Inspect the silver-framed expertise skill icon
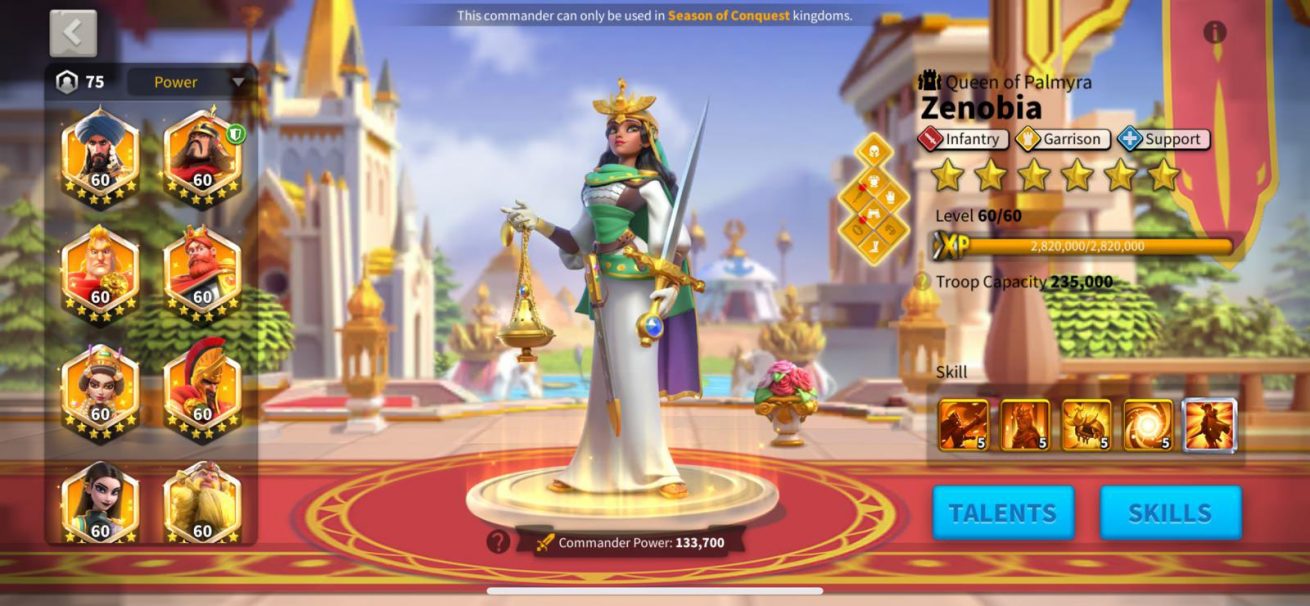Screen dimensions: 1310x606 (1210, 425)
